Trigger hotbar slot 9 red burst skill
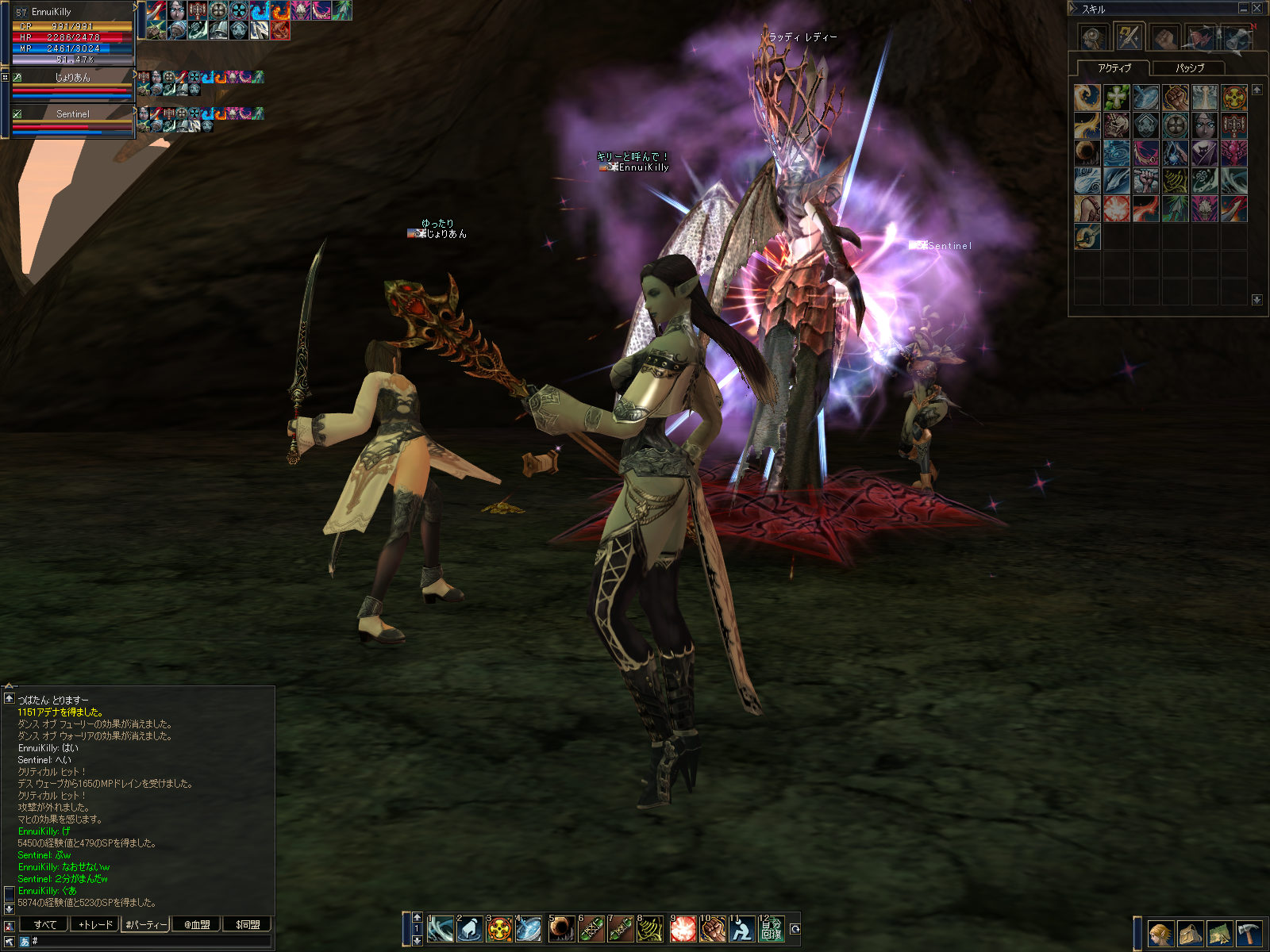The height and width of the screenshot is (952, 1270). tap(683, 929)
